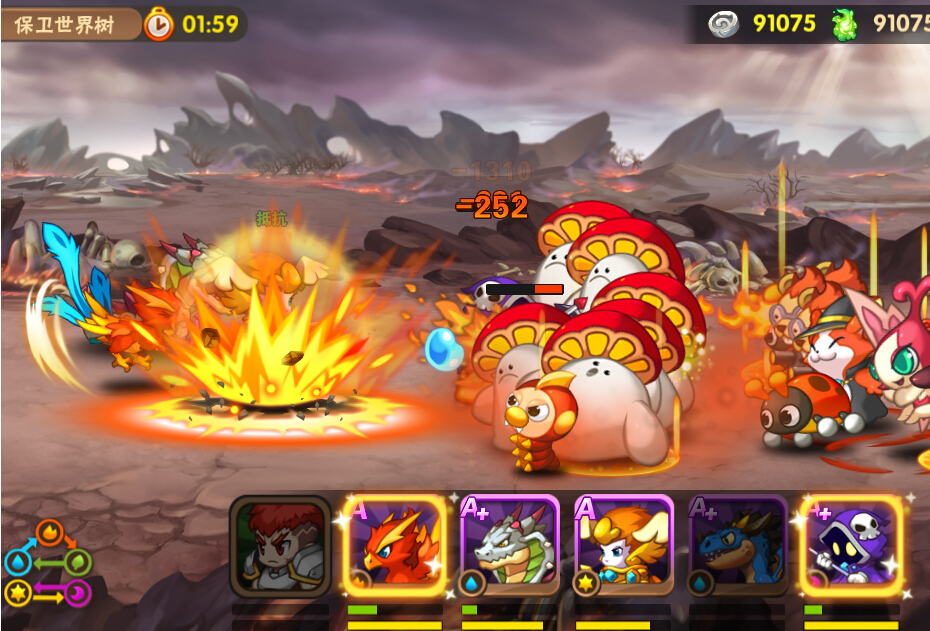The height and width of the screenshot is (631, 930).
Task: Trigger the golden winged warrior hero card
Action: pos(623,545)
